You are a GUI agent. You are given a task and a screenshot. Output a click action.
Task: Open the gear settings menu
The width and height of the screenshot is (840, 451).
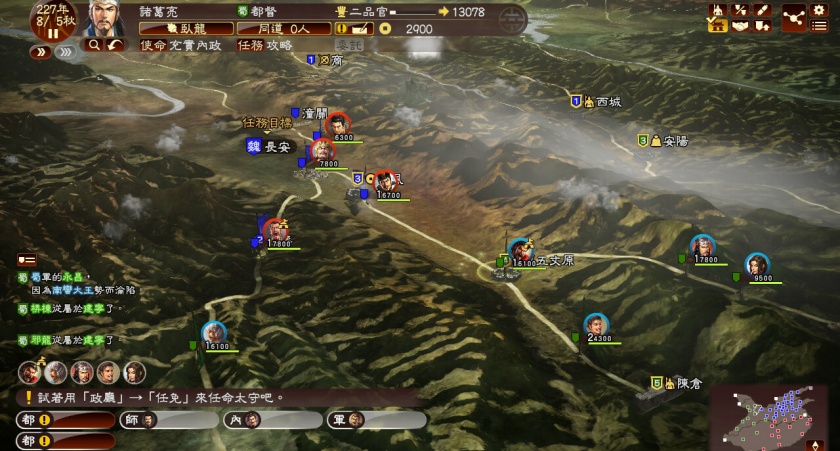(819, 9)
